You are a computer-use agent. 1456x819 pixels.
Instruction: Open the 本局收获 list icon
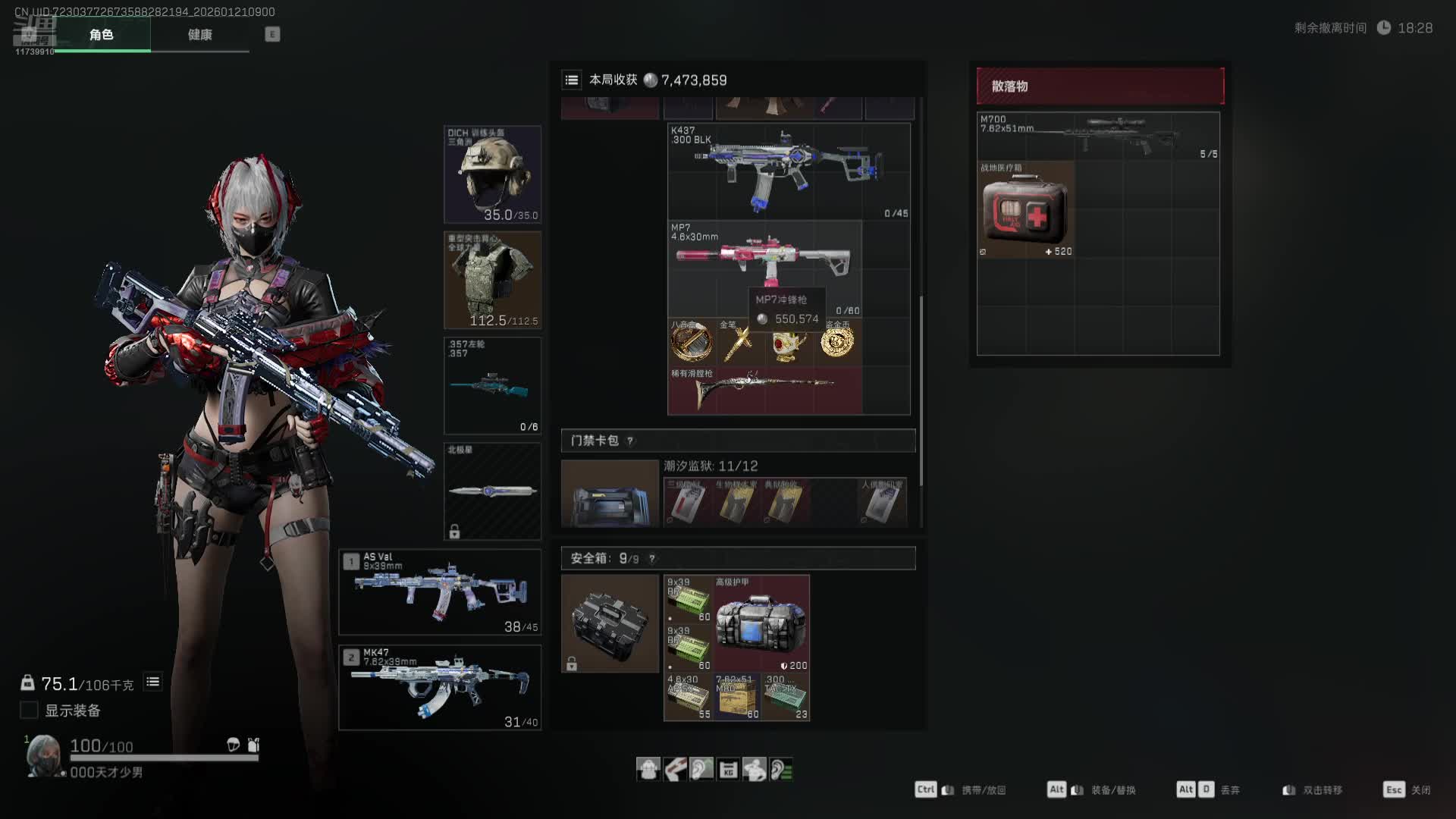pos(572,80)
